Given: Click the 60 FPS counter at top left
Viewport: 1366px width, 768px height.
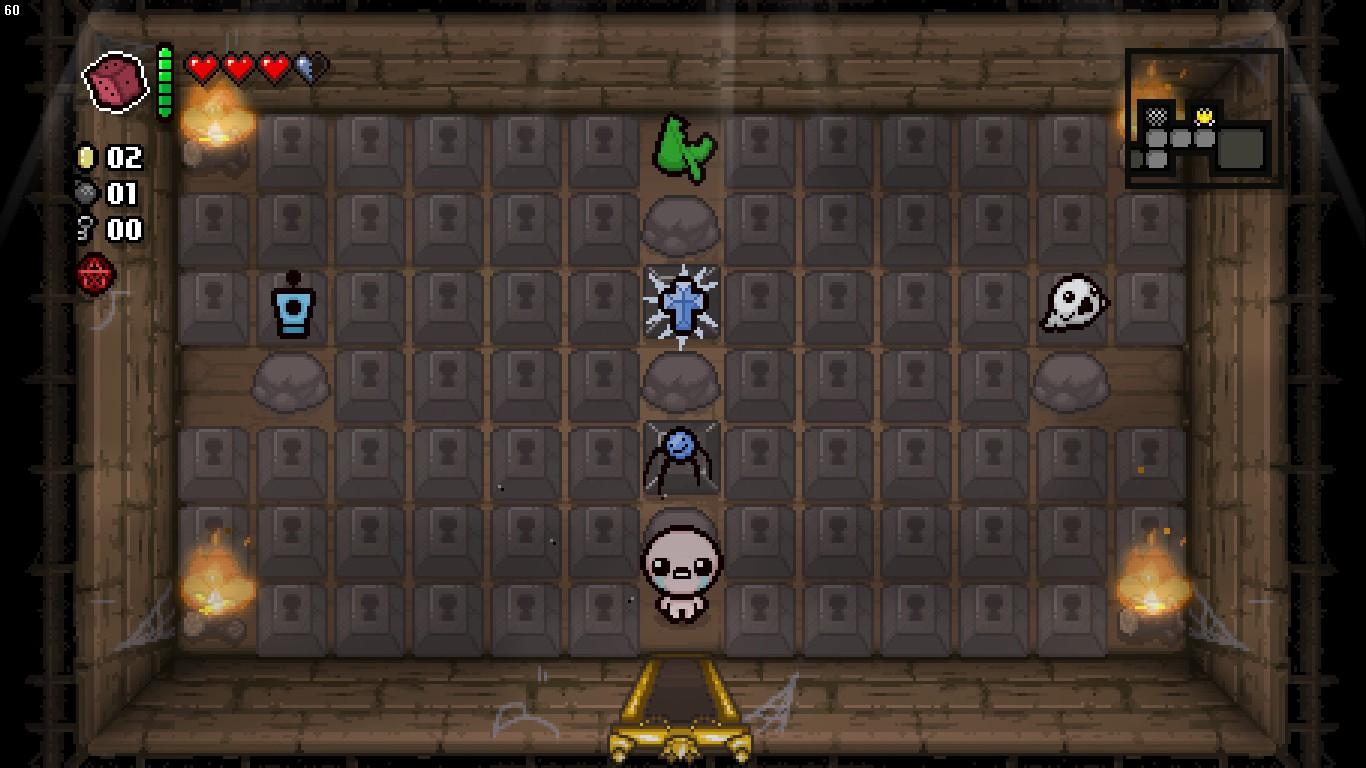Looking at the screenshot, I should (12, 8).
